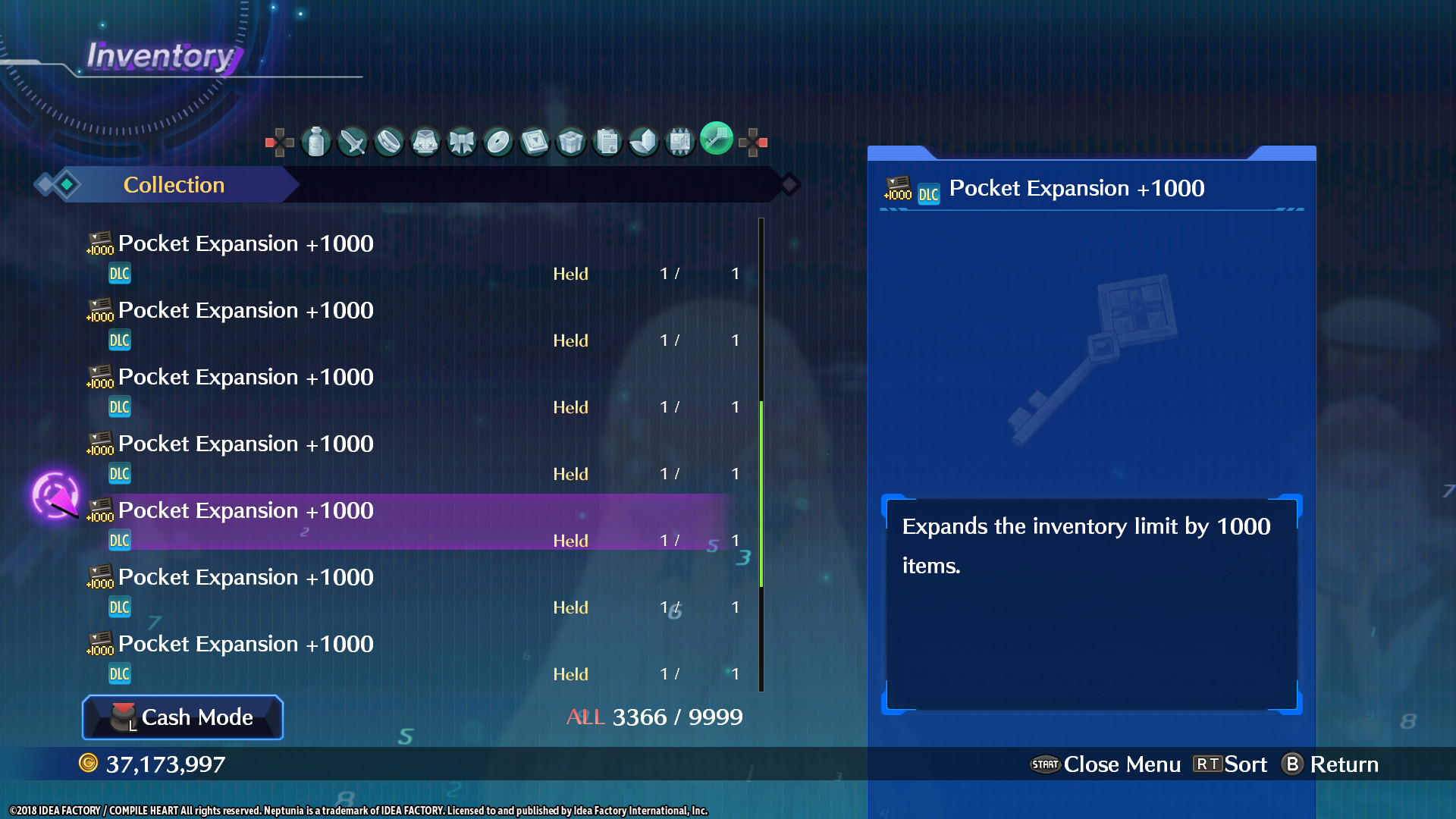The width and height of the screenshot is (1456, 819).
Task: Click the gold coin icon beside 37,173,997
Action: pyautogui.click(x=89, y=764)
